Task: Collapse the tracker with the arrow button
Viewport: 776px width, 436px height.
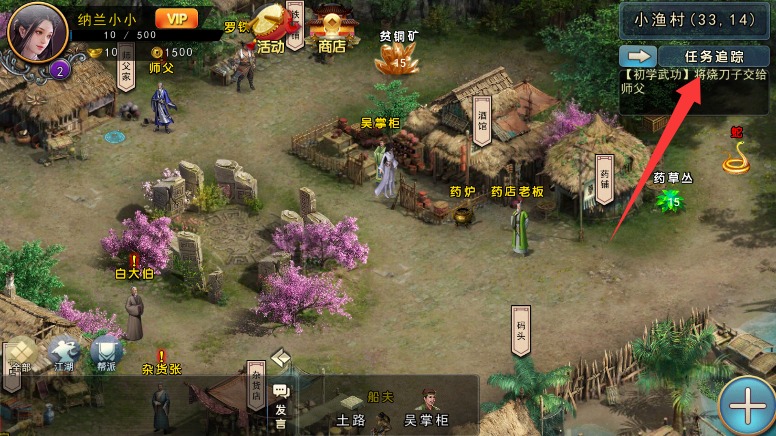Action: point(636,55)
